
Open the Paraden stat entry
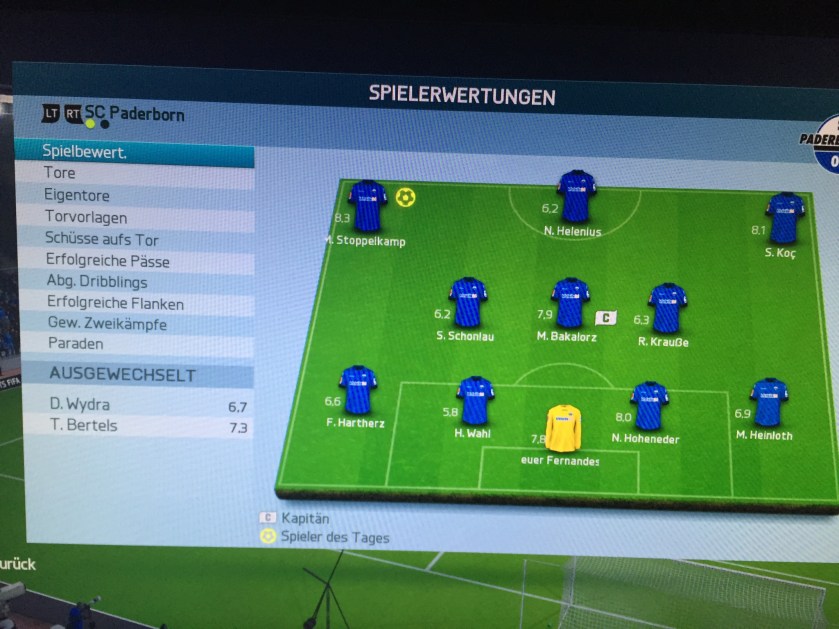tap(135, 344)
